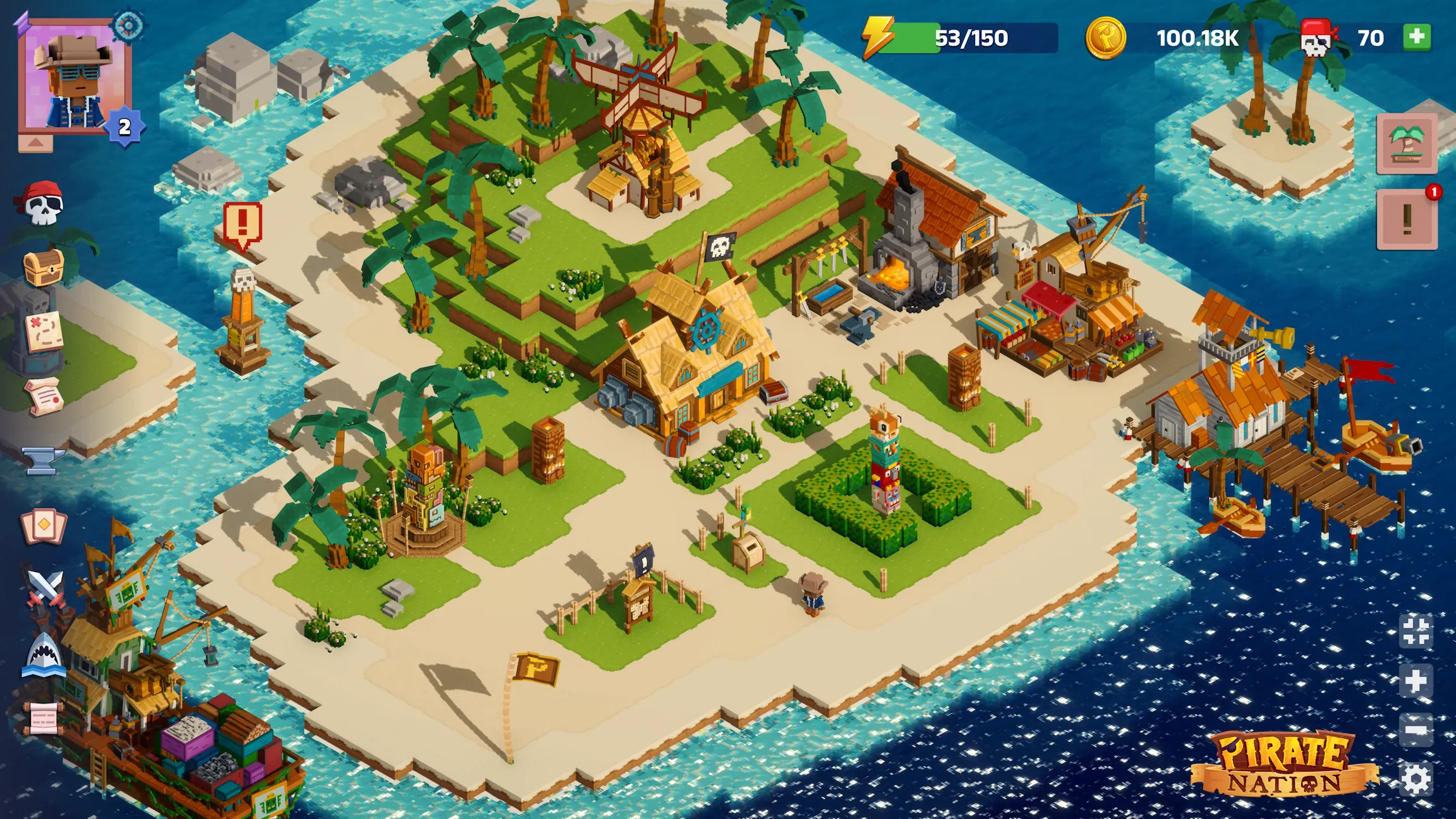This screenshot has height=819, width=1456.
Task: Open the cards menu icon
Action: 43,526
